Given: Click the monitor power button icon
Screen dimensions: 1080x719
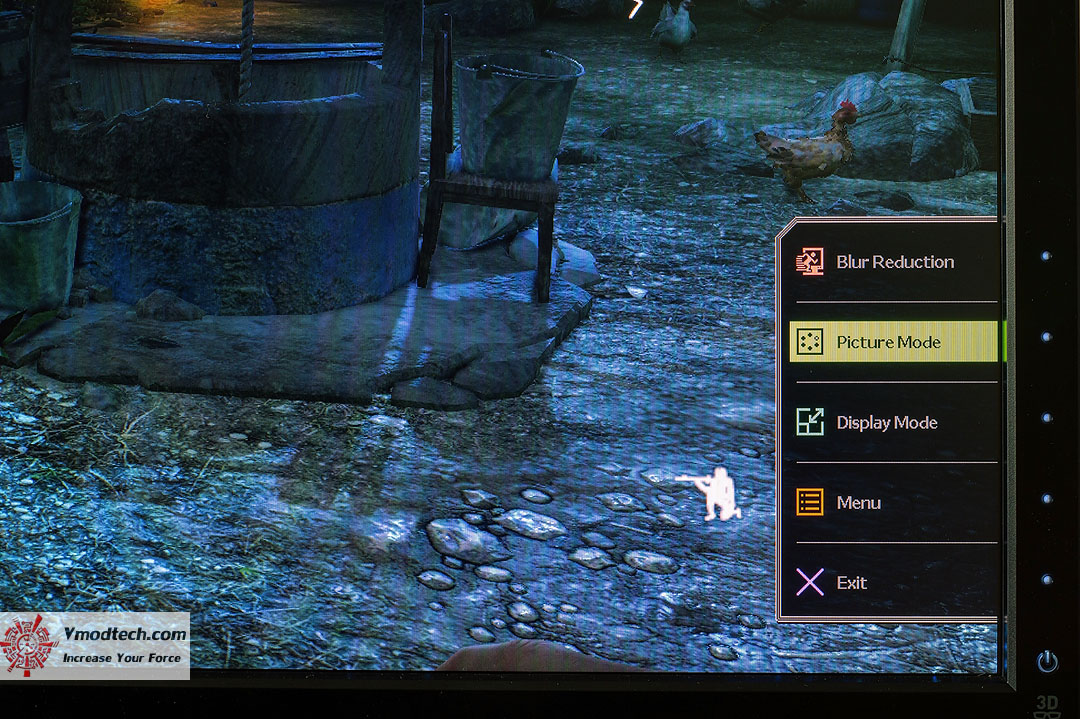Looking at the screenshot, I should [1047, 661].
